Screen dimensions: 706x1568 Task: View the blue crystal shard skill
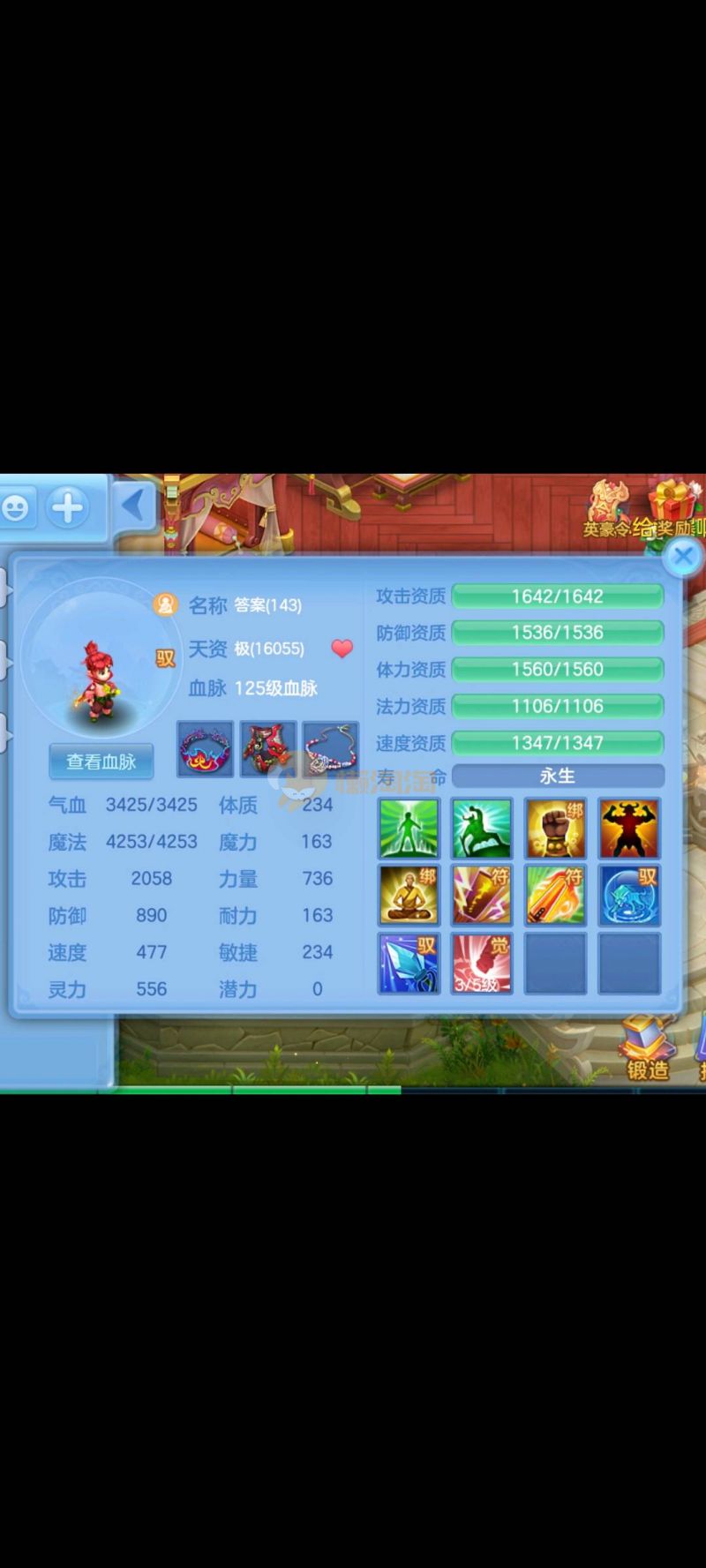tap(409, 964)
